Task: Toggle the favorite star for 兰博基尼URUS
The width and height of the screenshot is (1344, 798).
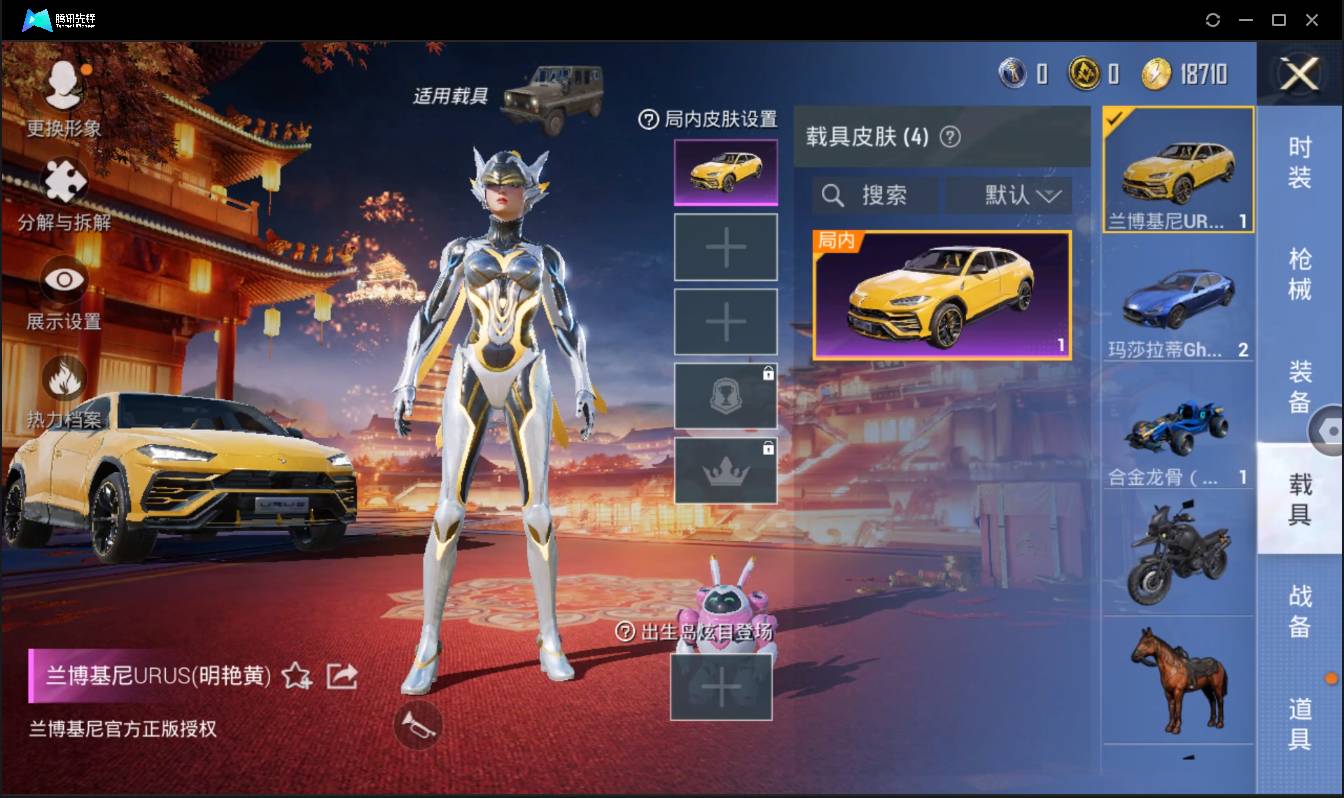Action: (295, 676)
